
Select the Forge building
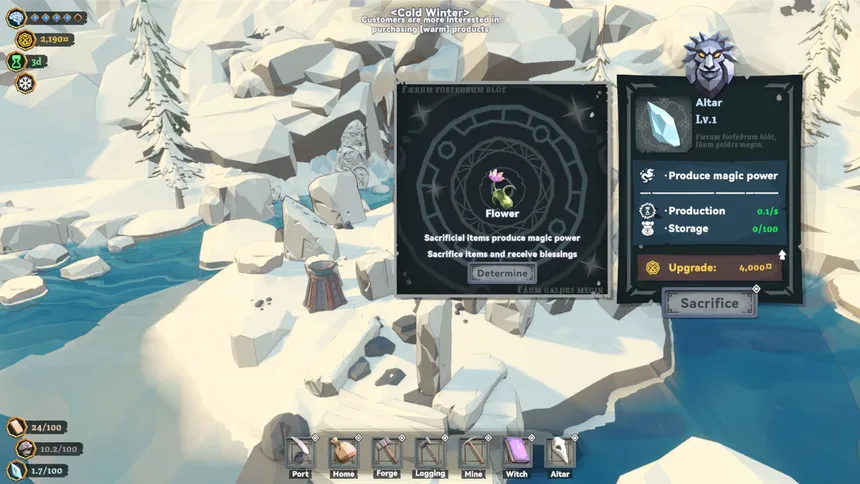click(x=387, y=453)
